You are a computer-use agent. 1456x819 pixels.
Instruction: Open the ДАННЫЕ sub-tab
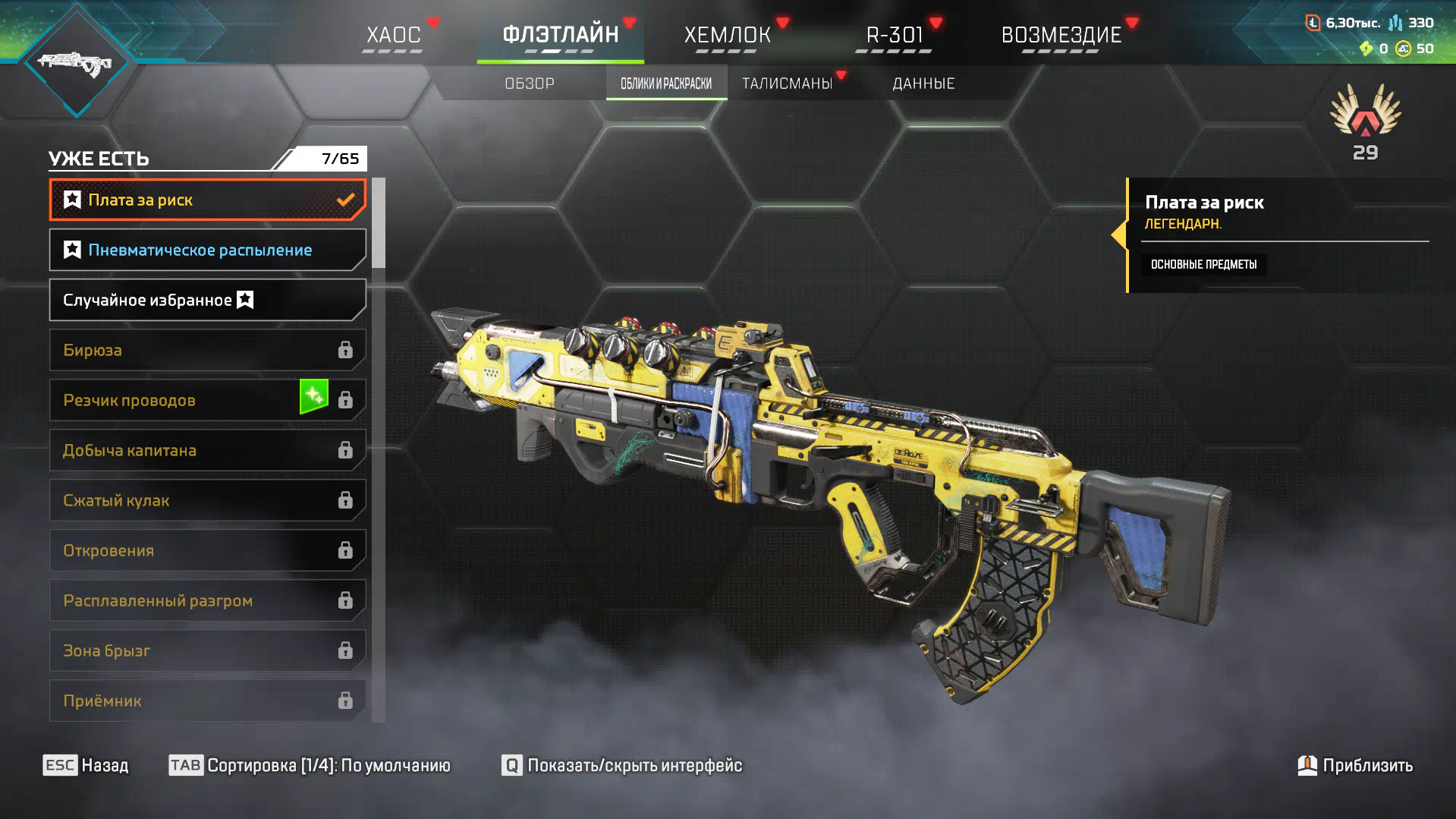click(x=923, y=83)
